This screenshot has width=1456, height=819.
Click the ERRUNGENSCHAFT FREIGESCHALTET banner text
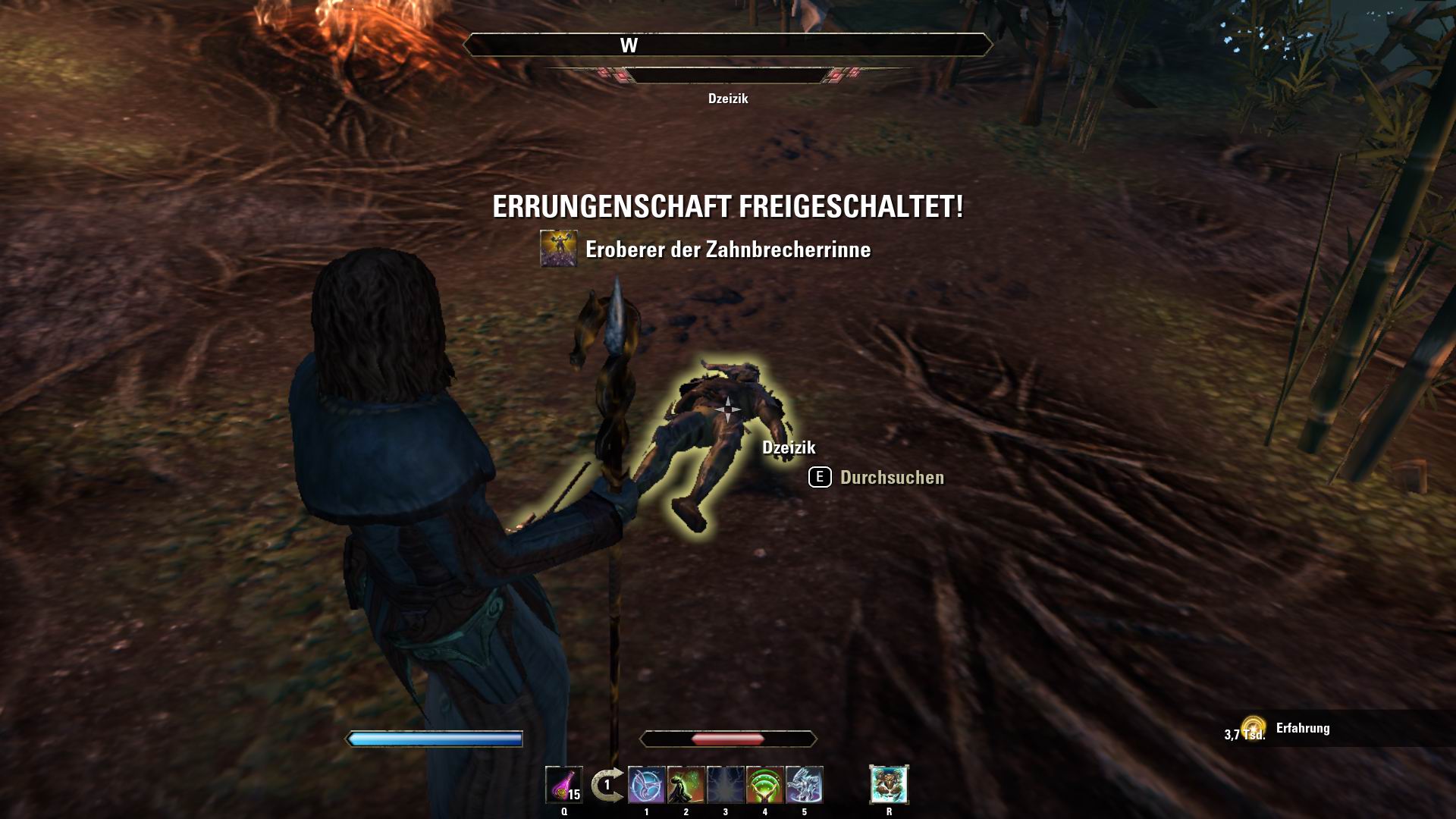coord(728,206)
